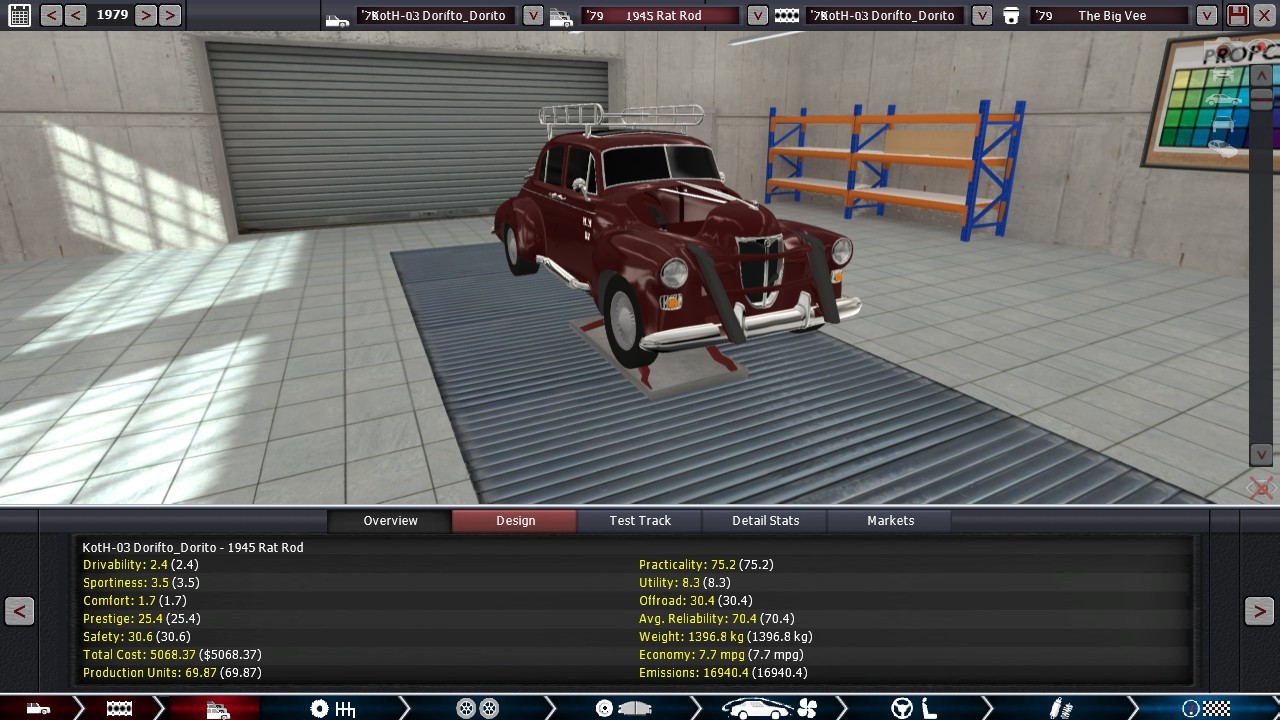Go to the previous design step arrow
The image size is (1280, 720).
pyautogui.click(x=19, y=611)
